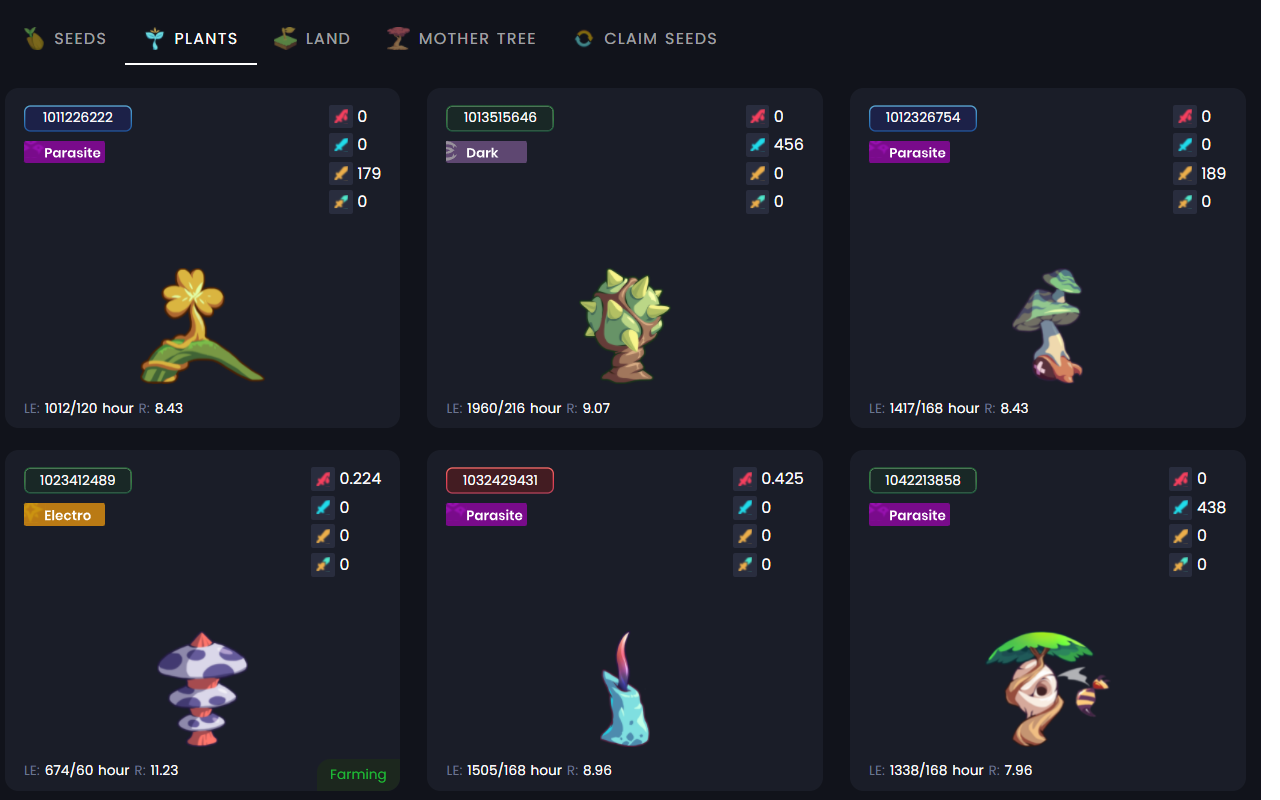Select the spotted purple mushroom plant image
Screen dimensions: 1280x800
202,688
